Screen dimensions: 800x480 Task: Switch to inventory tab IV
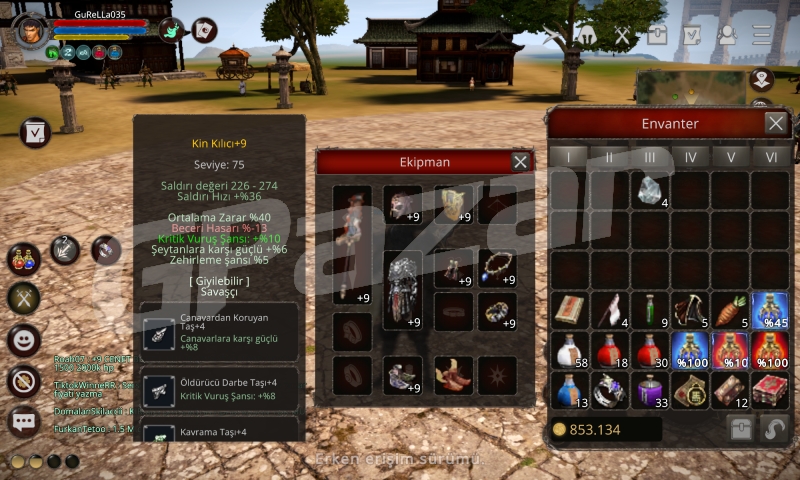[x=690, y=157]
